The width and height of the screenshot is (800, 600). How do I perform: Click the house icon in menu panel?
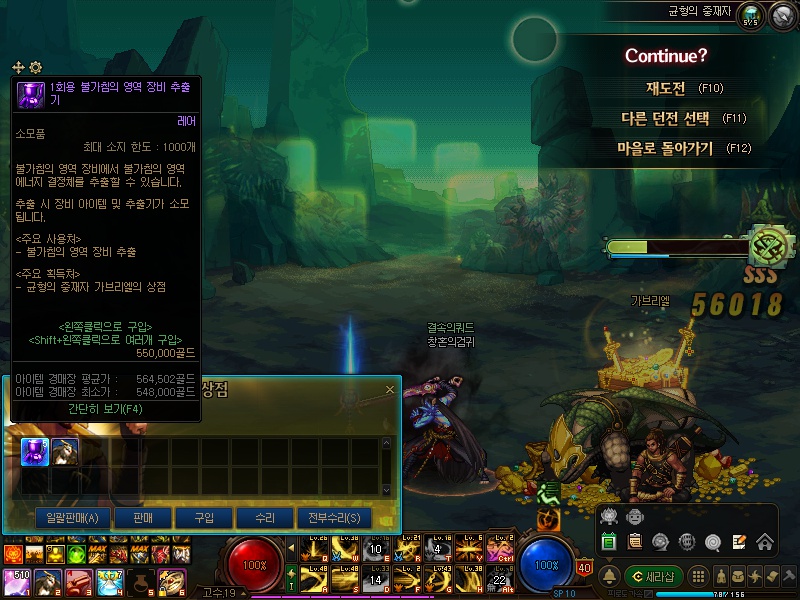coord(765,542)
